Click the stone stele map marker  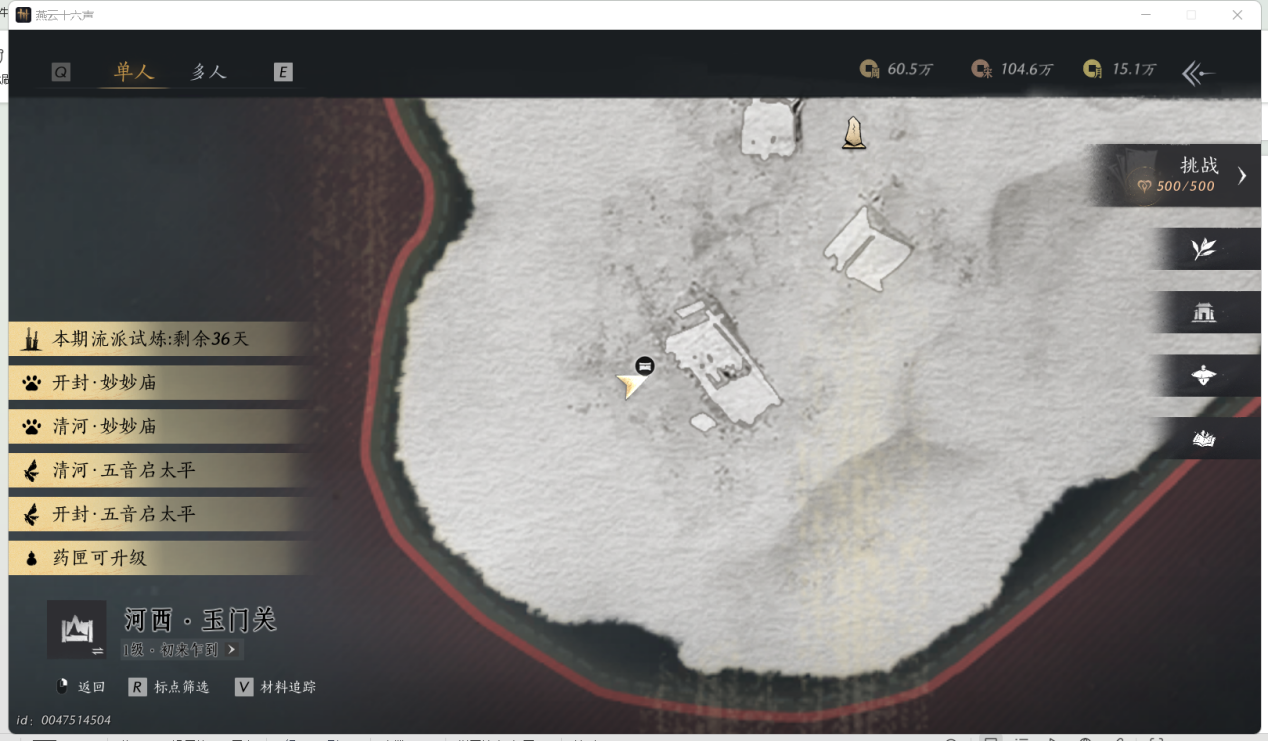pos(853,133)
